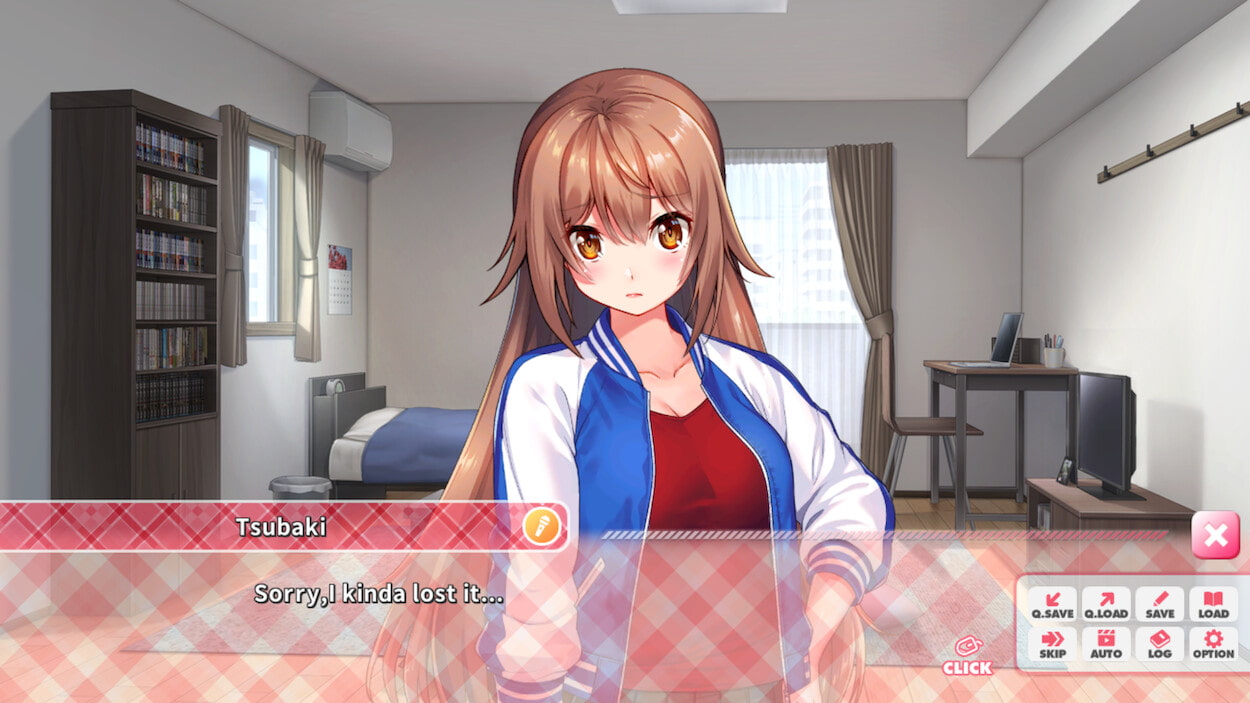Screen dimensions: 1250x703
Task: Hide the dialogue box with pink X
Action: pos(1215,535)
